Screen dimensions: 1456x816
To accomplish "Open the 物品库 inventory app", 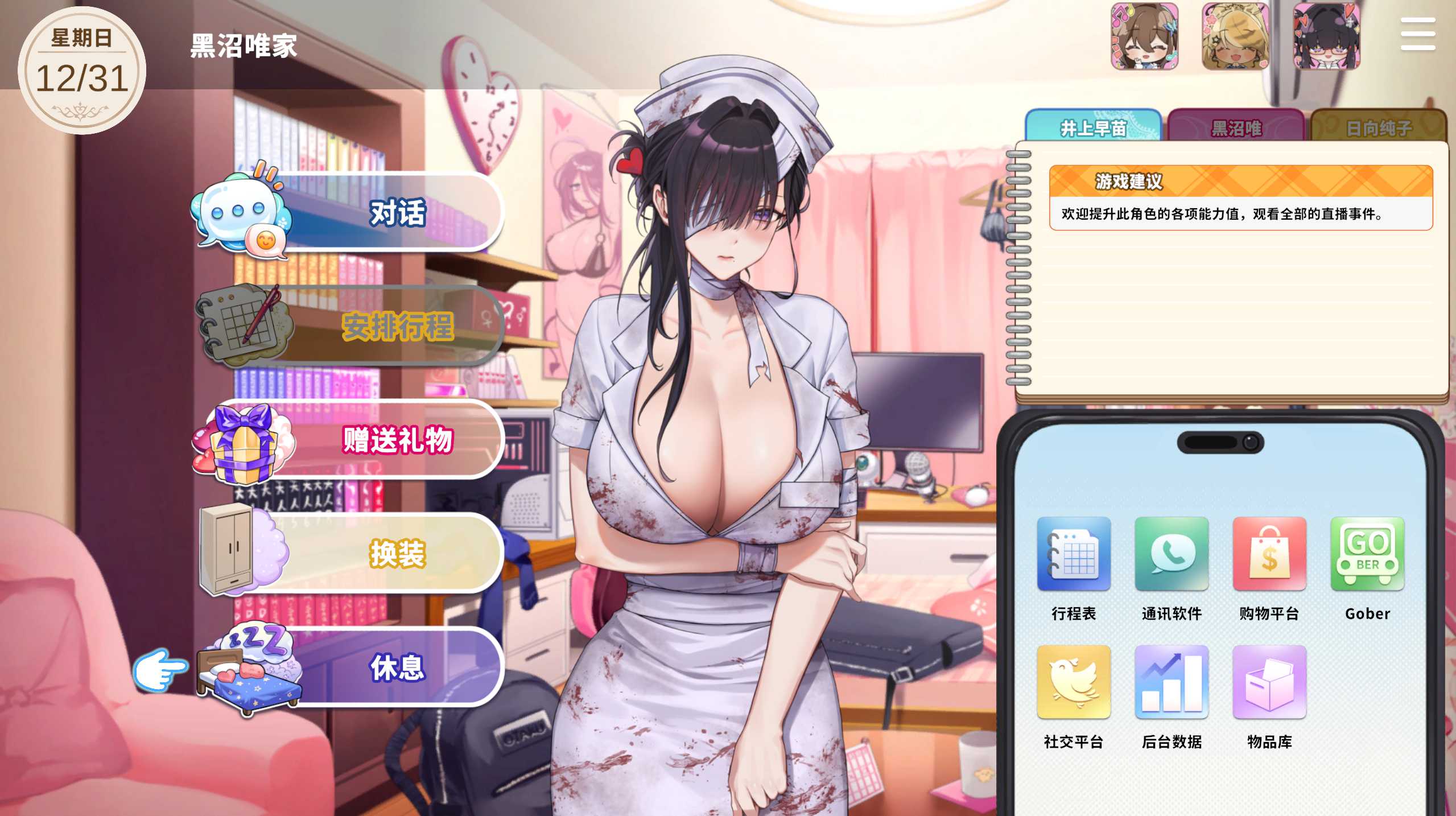I will coord(1269,682).
